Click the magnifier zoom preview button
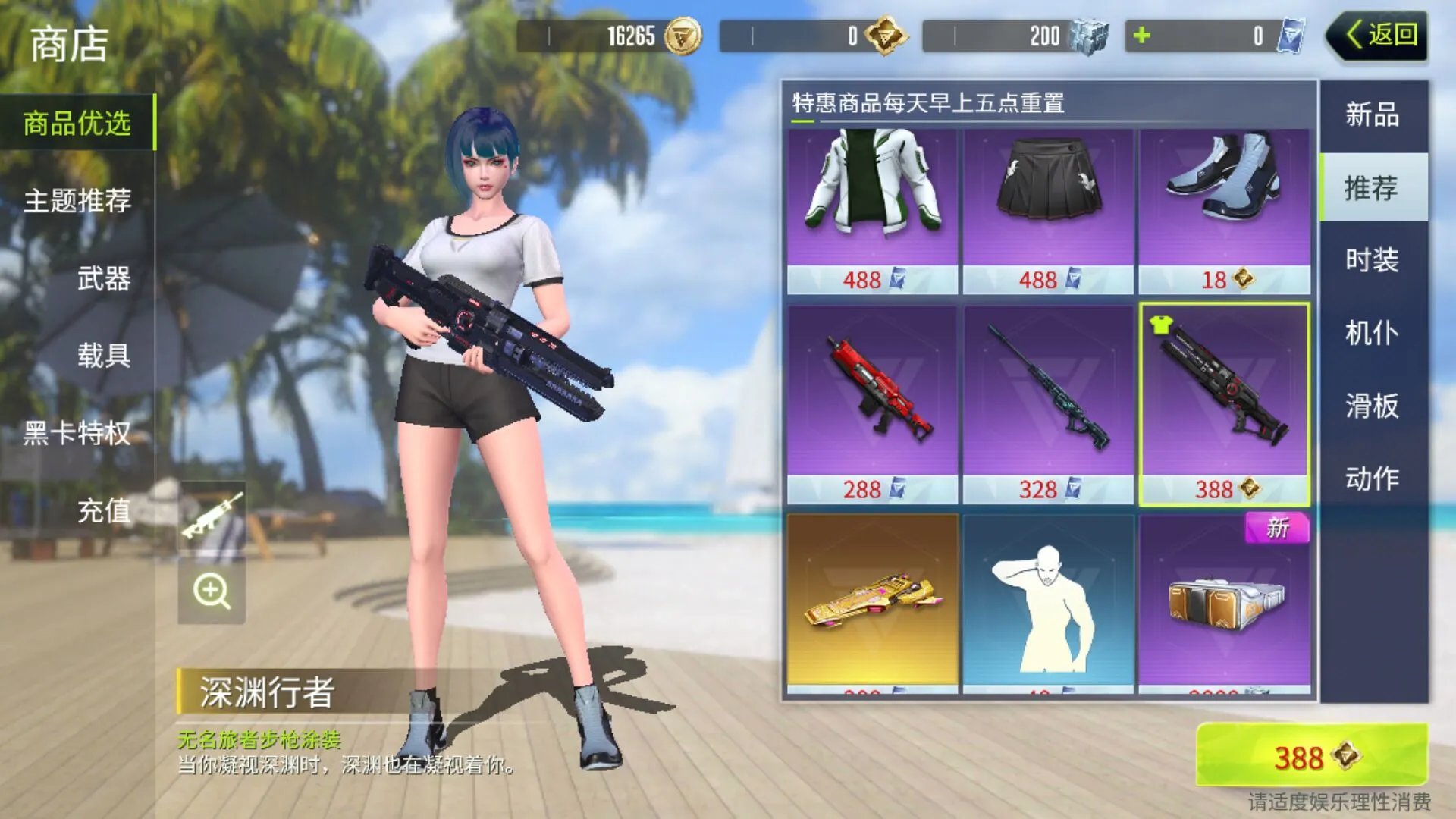Image resolution: width=1456 pixels, height=819 pixels. tap(212, 591)
